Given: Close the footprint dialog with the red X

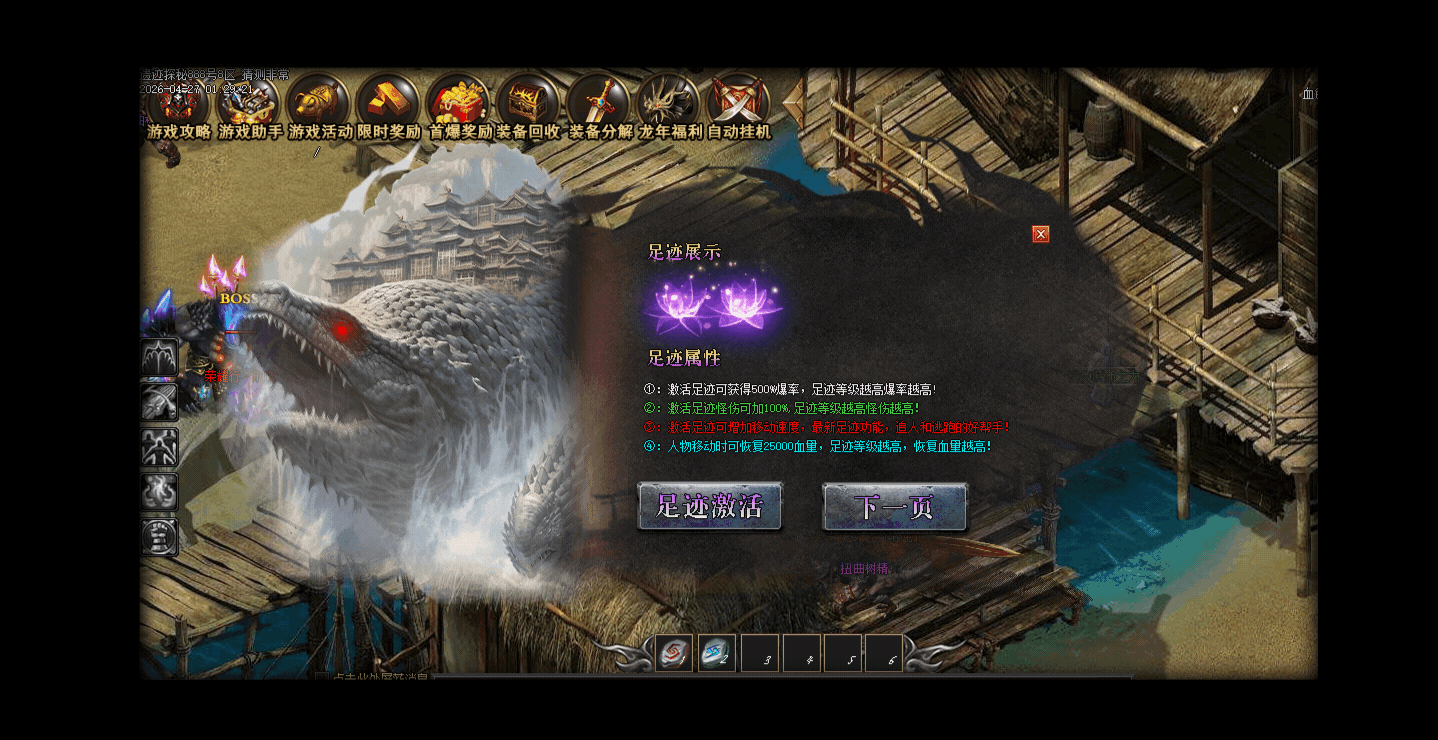Looking at the screenshot, I should pos(1041,234).
